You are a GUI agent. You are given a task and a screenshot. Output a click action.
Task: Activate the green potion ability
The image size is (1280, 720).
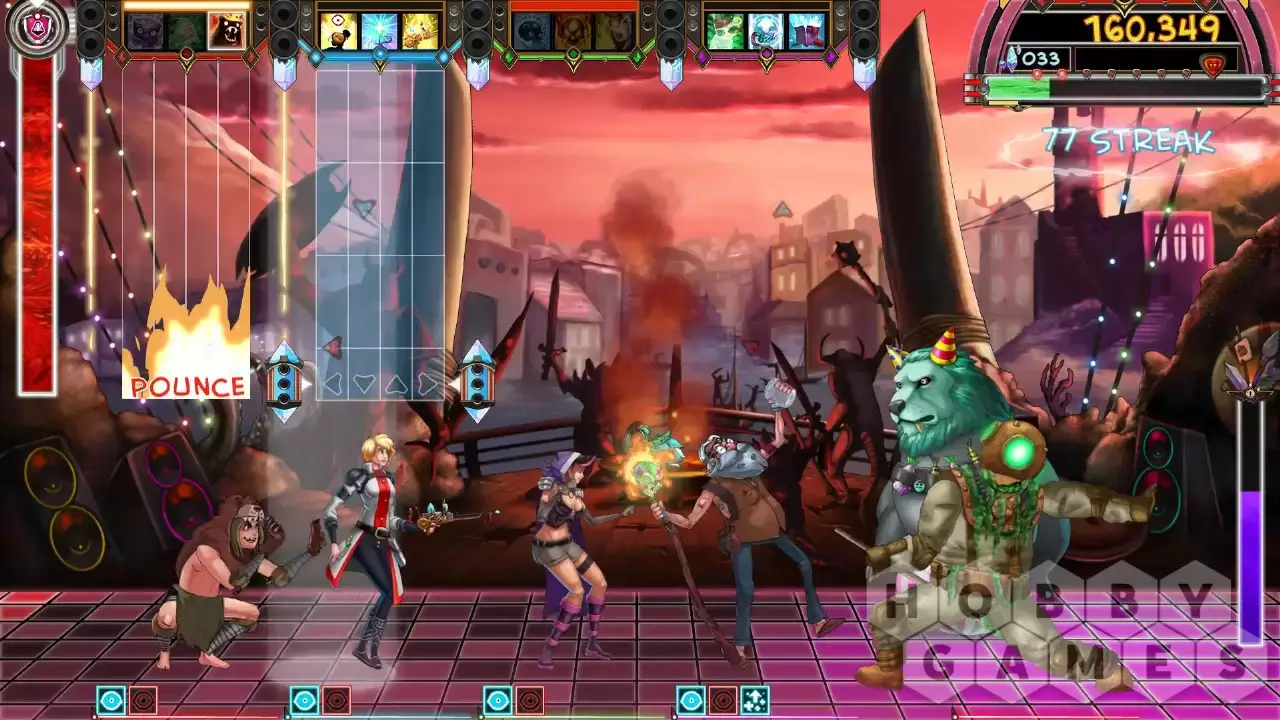coord(725,31)
